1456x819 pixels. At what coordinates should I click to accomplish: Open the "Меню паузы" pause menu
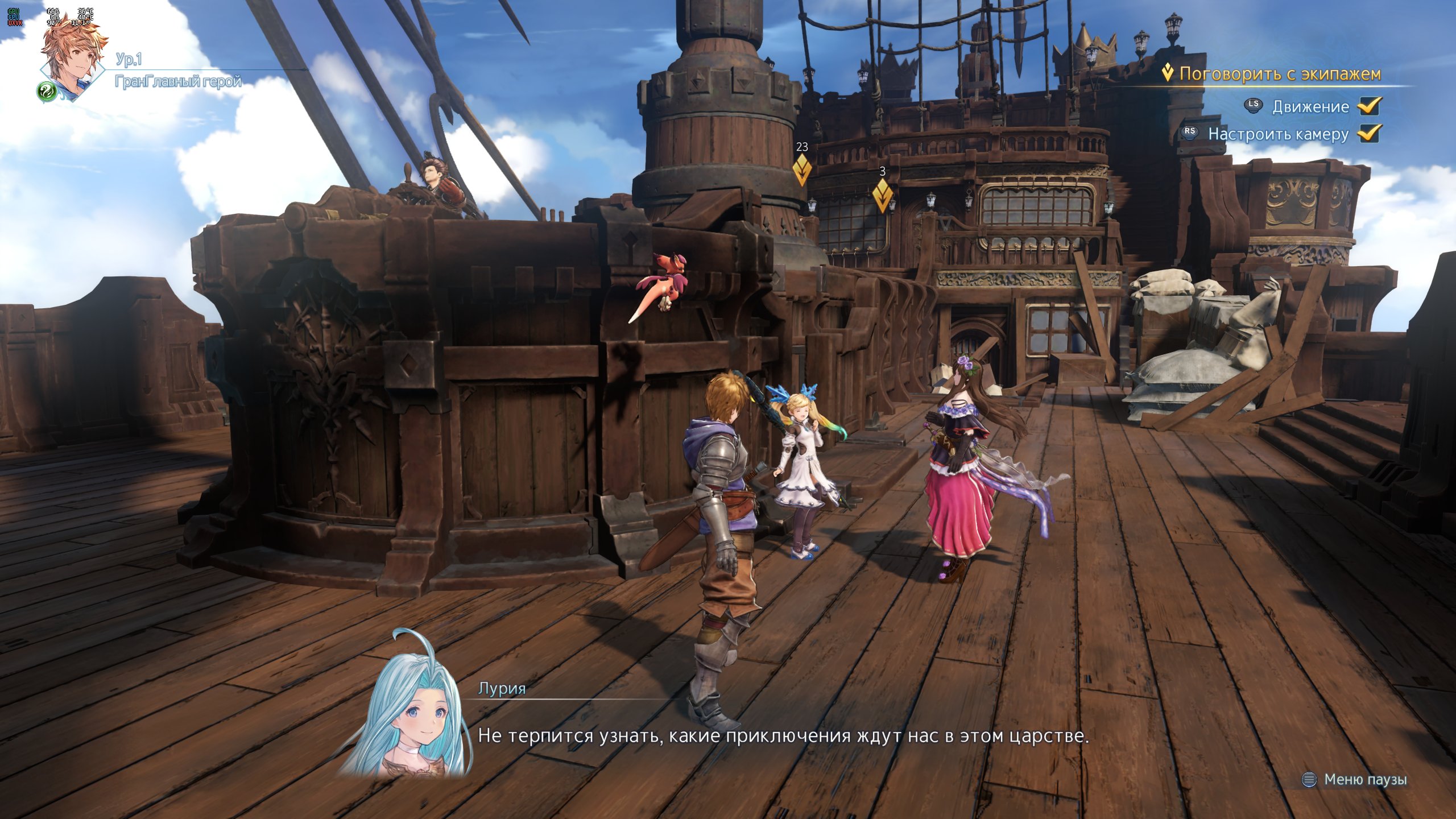coord(1364,779)
